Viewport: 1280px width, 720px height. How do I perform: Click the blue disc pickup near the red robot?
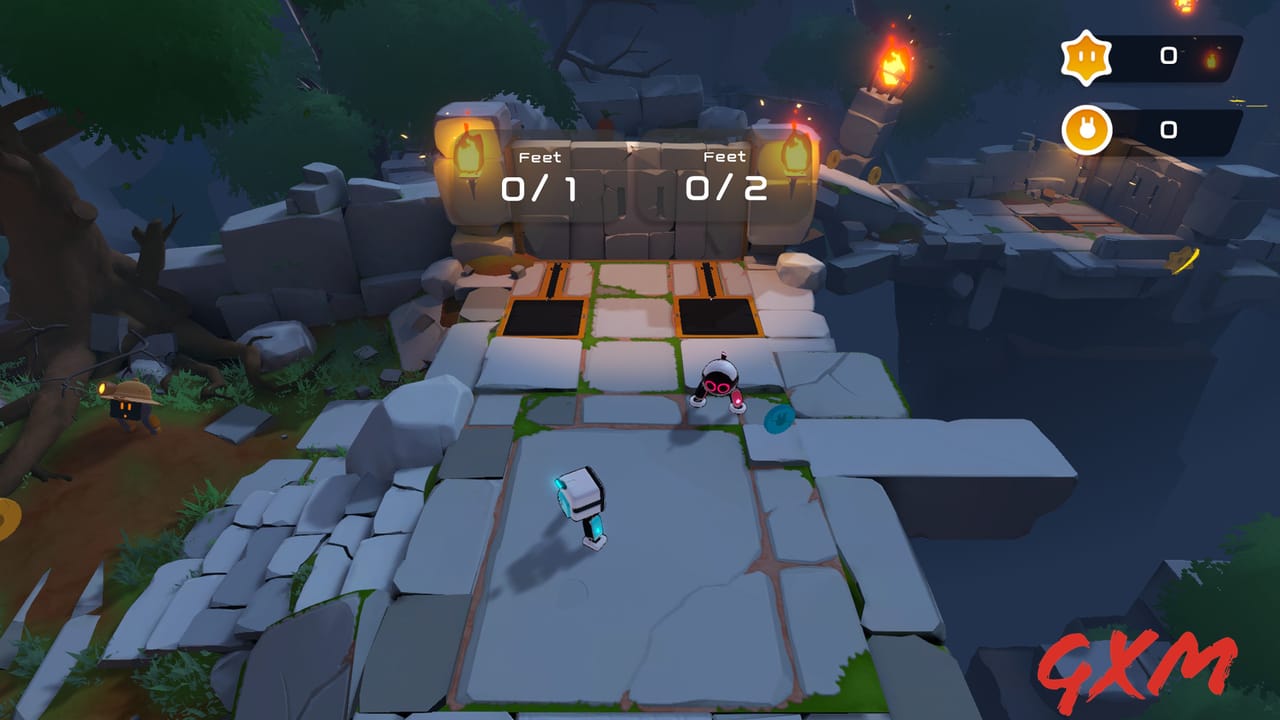coord(778,420)
